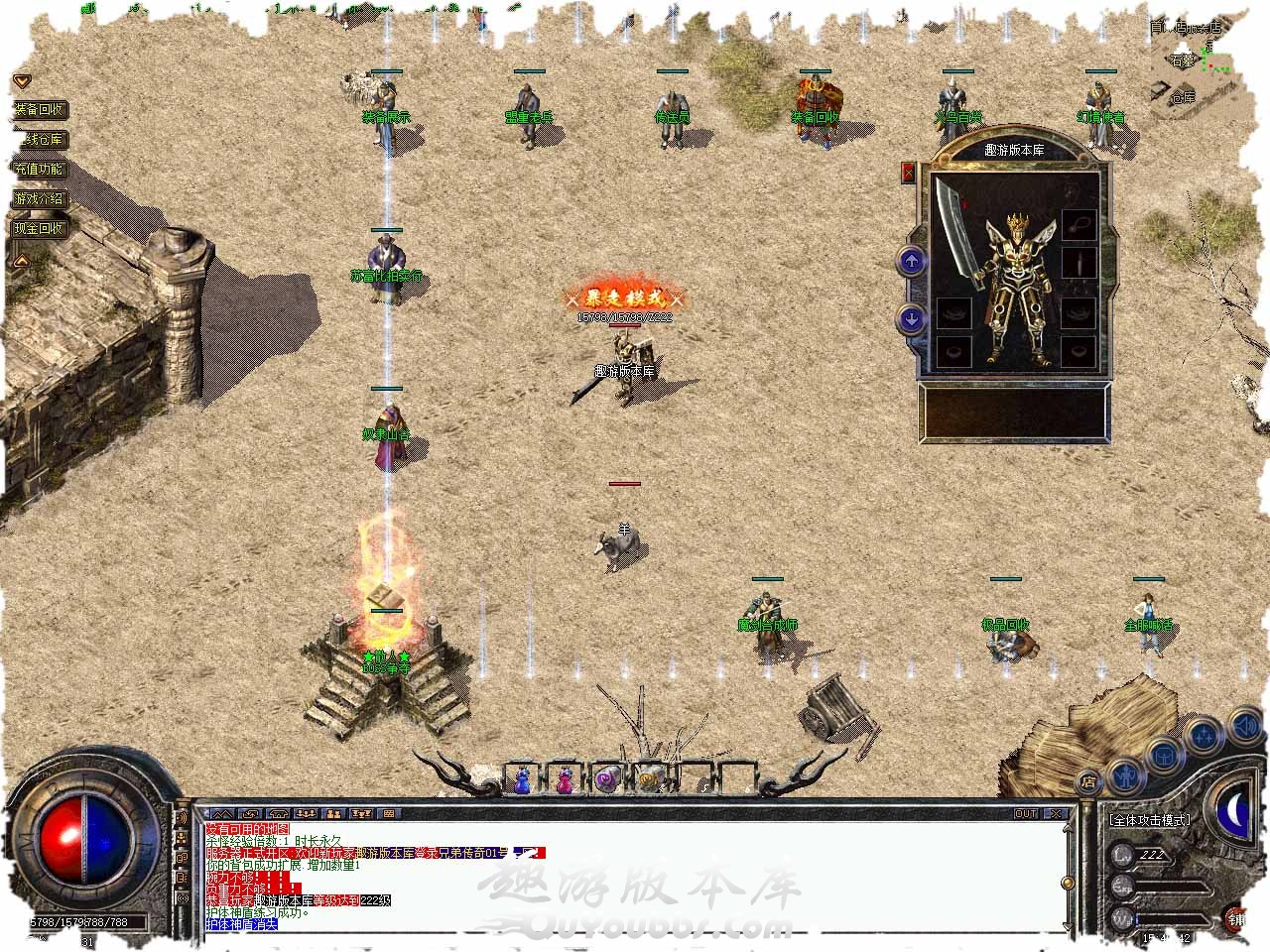Click the blue down-arrow on equipment panel
The height and width of the screenshot is (952, 1270).
coord(911,318)
